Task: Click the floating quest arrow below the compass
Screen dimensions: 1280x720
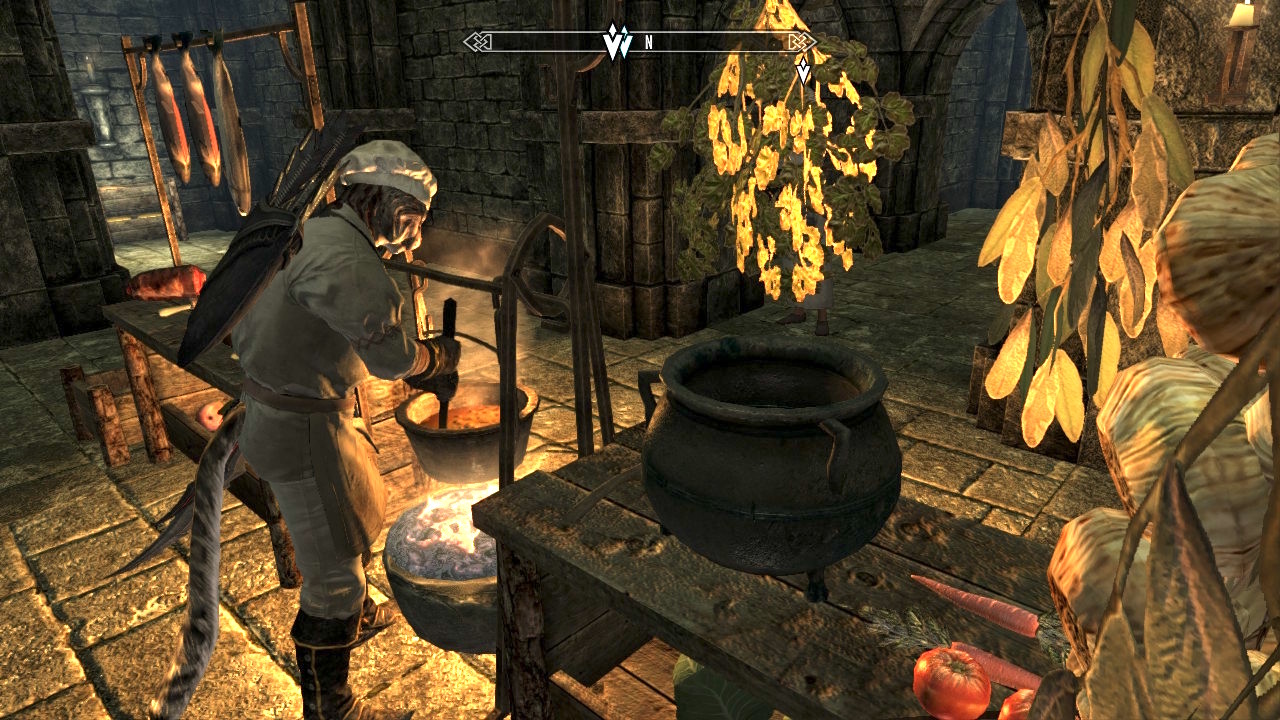Action: 802,71
